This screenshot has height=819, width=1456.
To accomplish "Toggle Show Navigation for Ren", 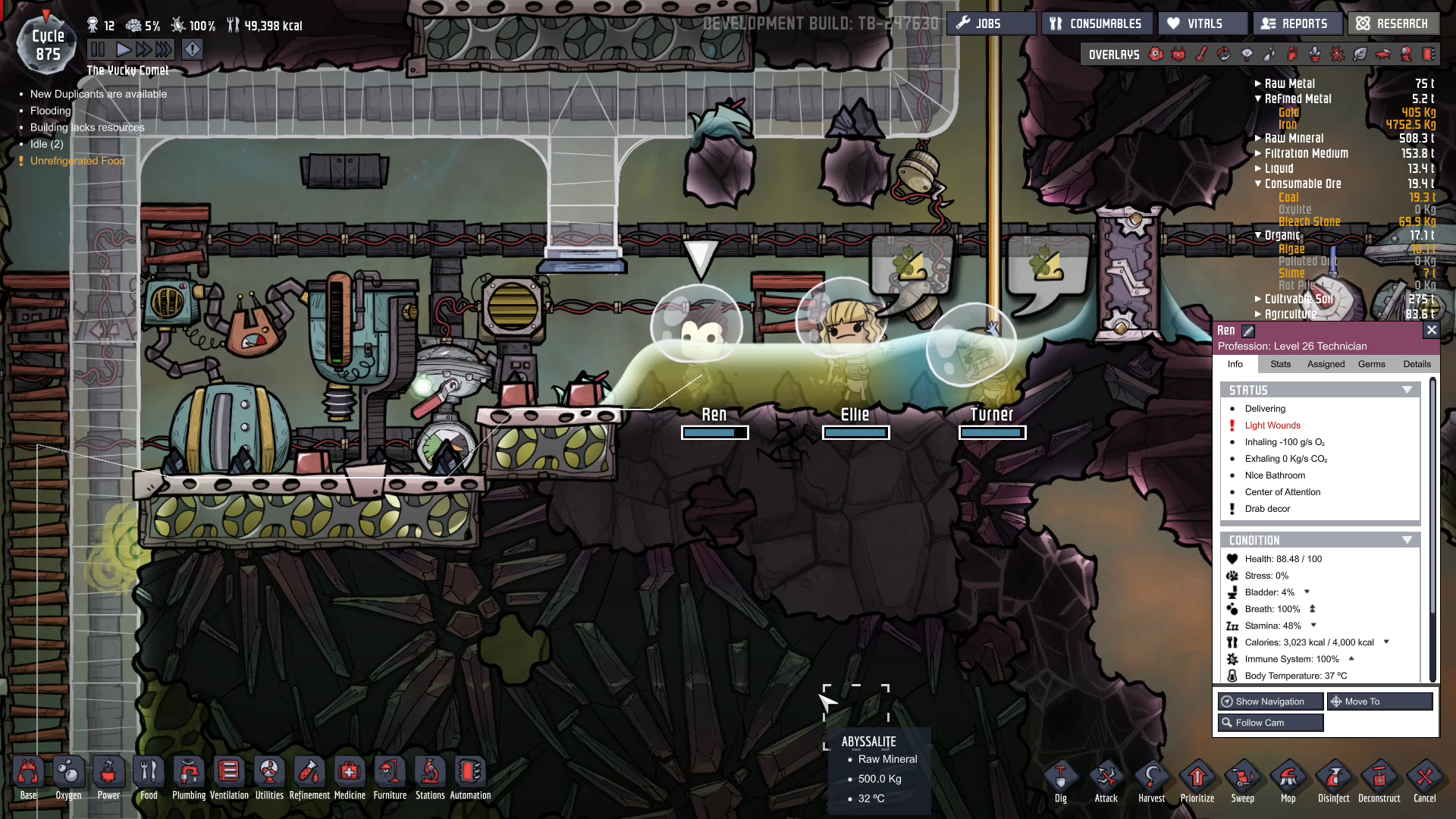I will tap(1270, 701).
